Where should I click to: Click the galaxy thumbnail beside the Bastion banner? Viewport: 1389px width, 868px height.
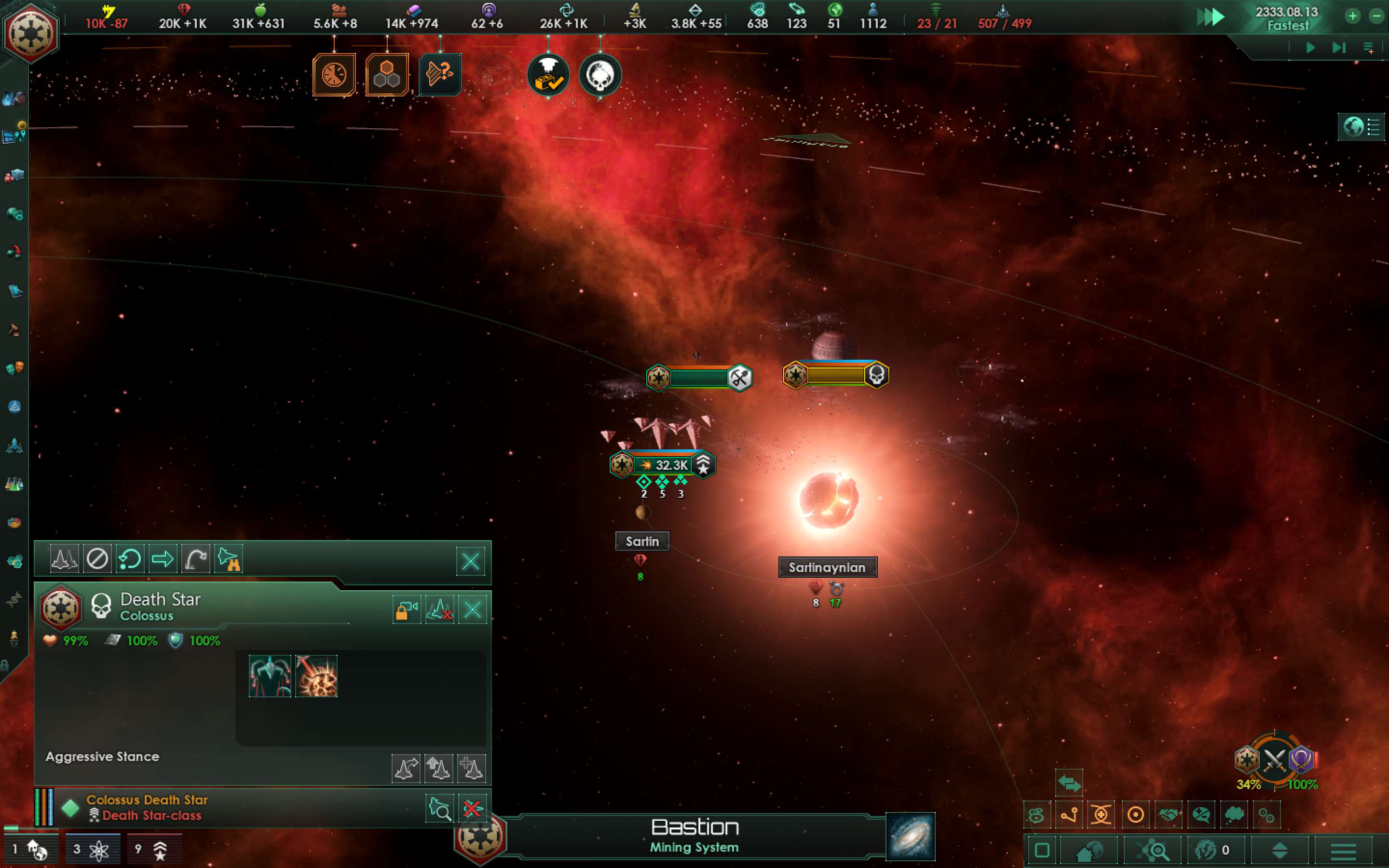tap(910, 837)
